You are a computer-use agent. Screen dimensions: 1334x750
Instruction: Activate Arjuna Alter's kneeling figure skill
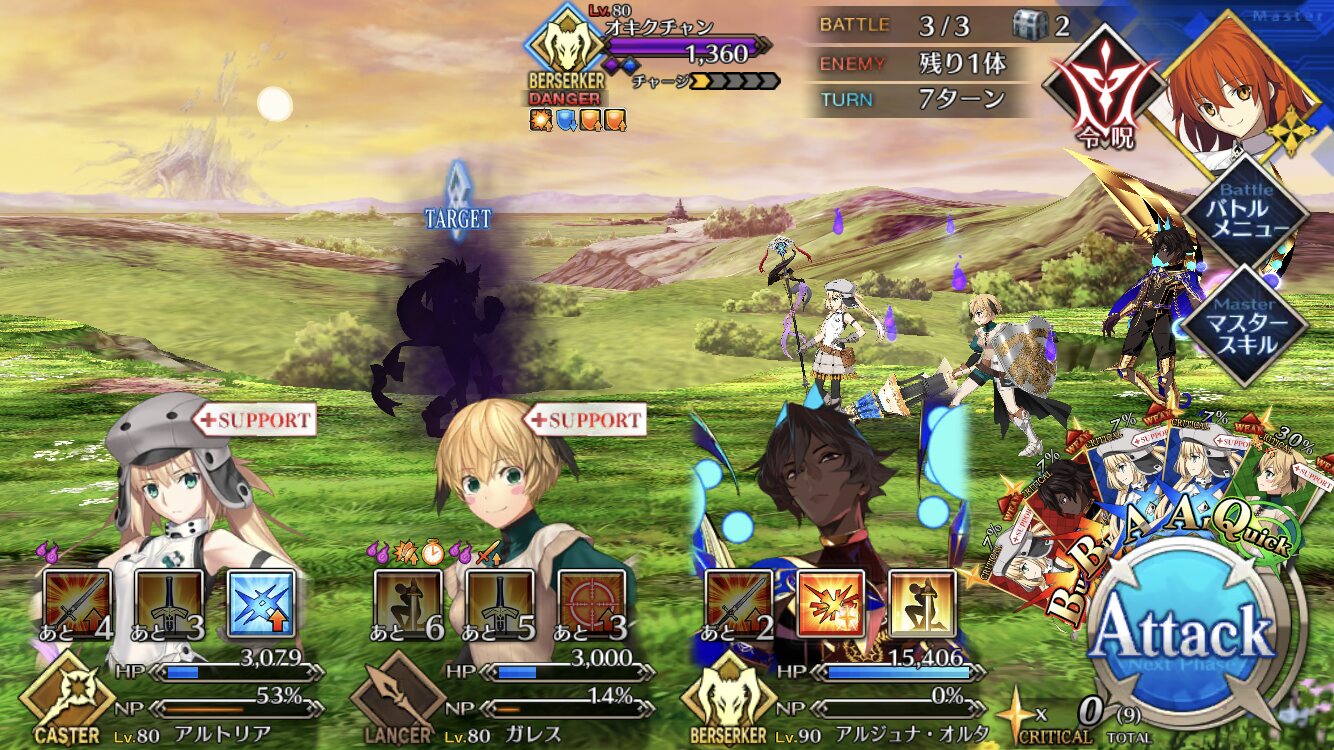pos(921,603)
